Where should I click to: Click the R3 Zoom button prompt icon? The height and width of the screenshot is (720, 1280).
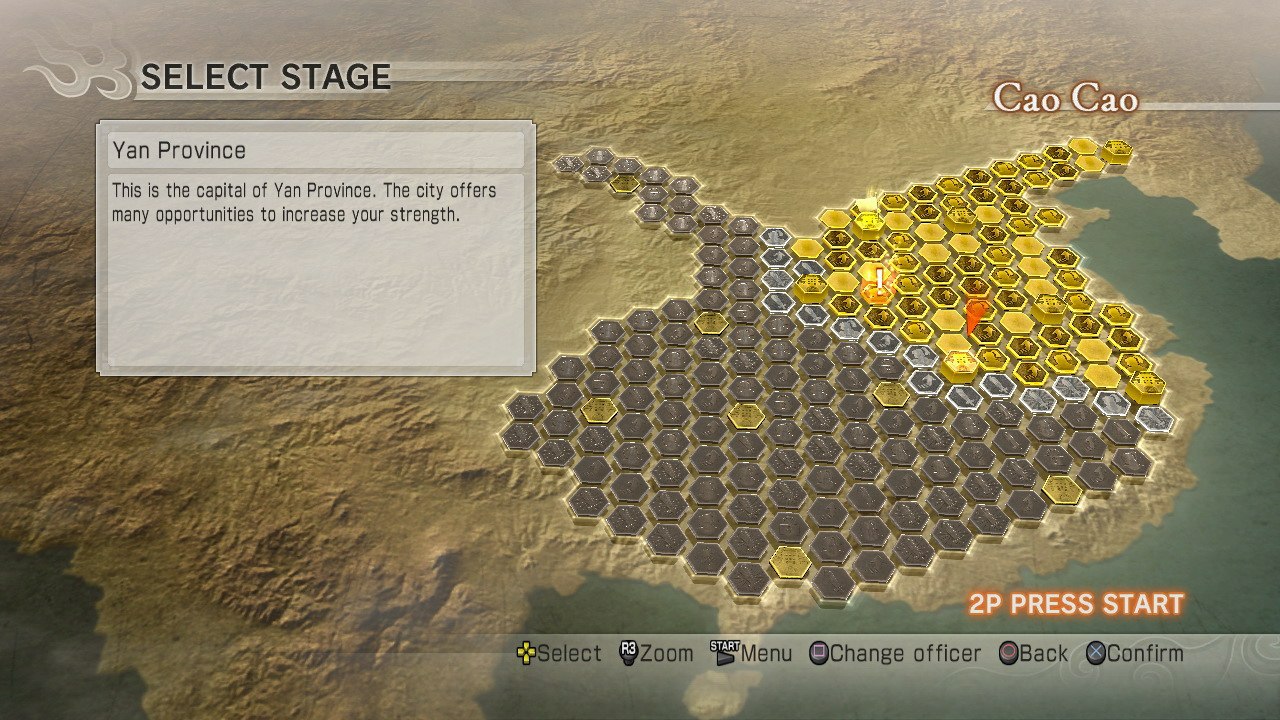pos(630,653)
